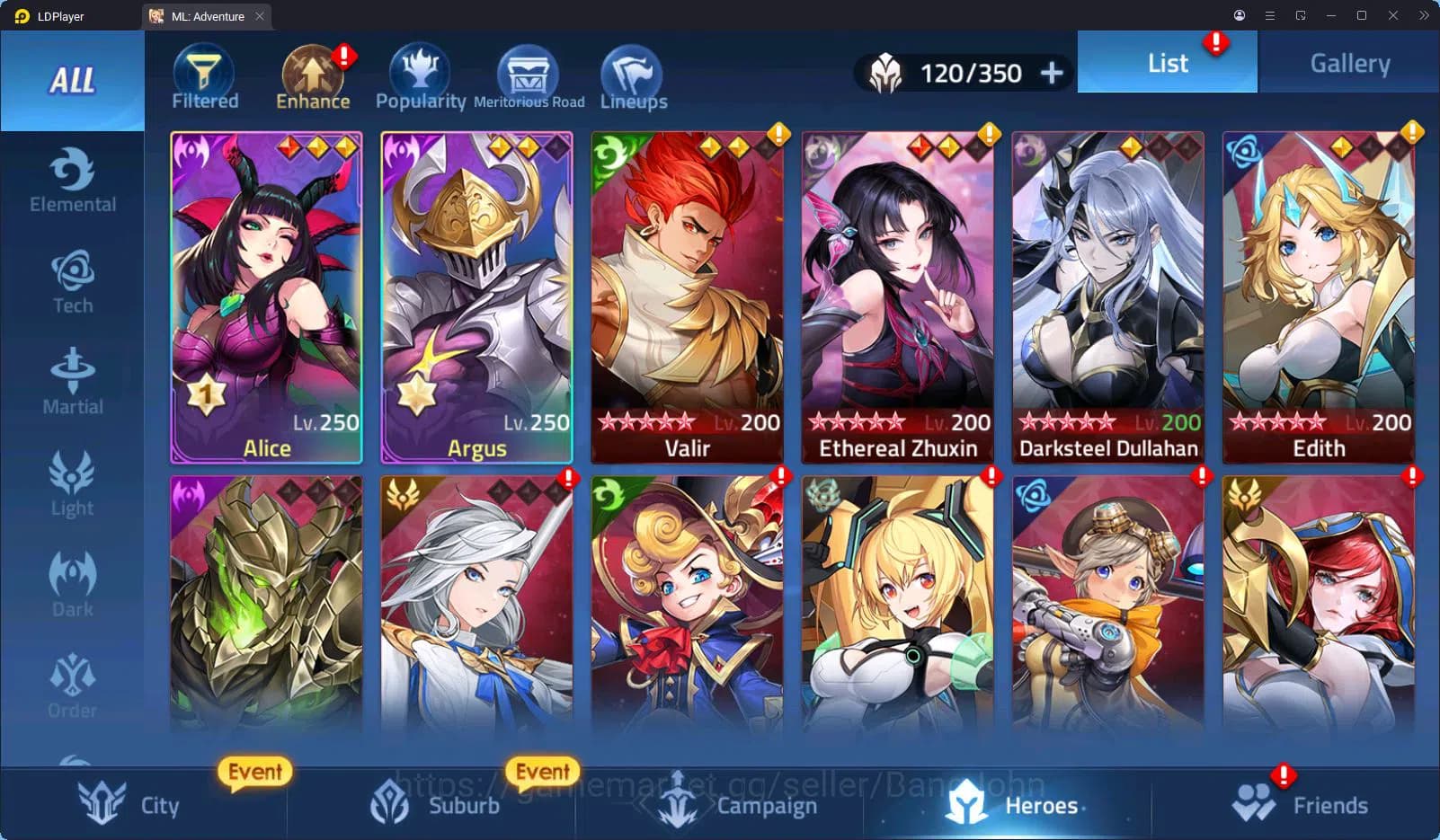
Task: Select the Order faction in sidebar
Action: click(x=72, y=685)
